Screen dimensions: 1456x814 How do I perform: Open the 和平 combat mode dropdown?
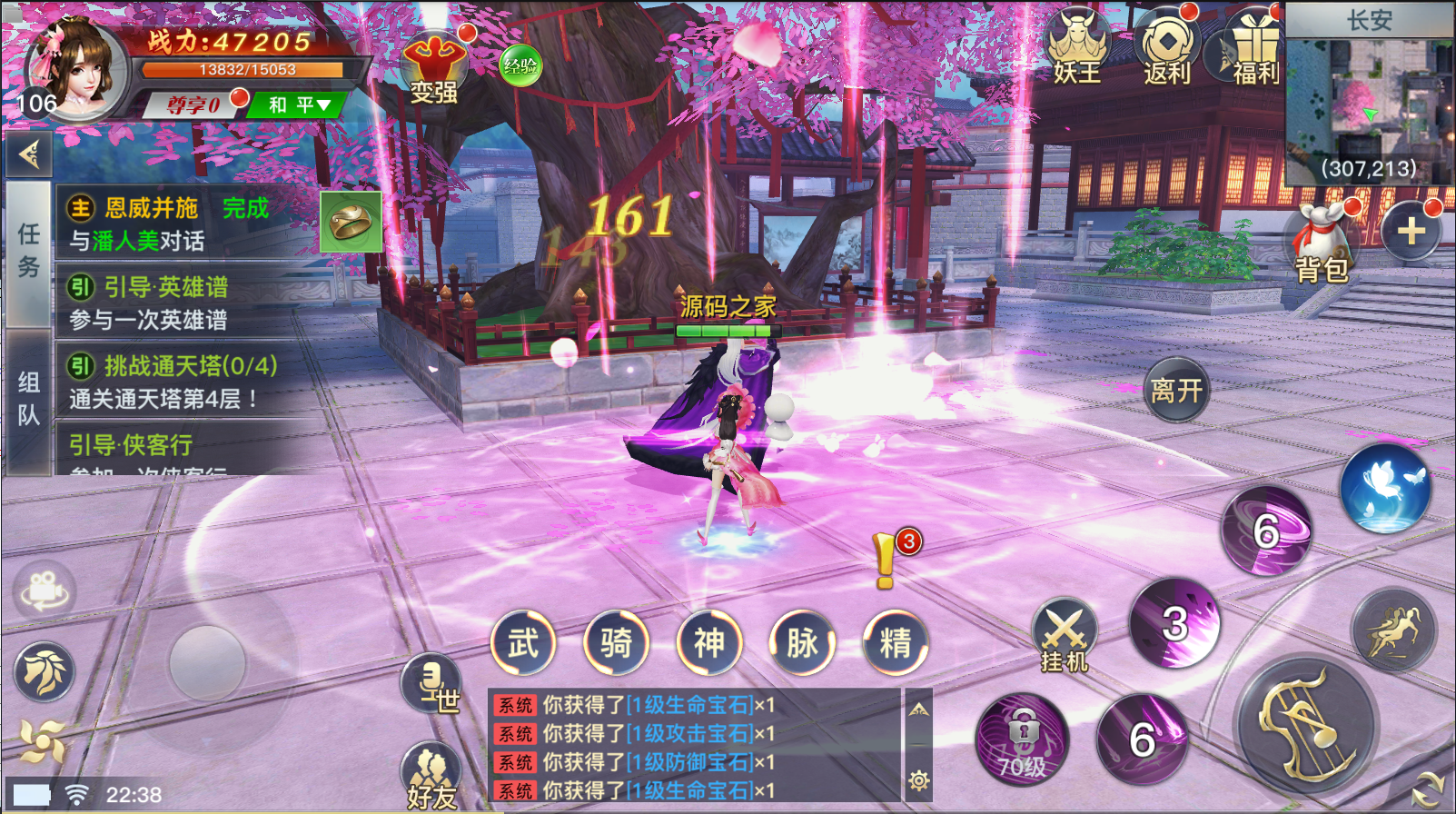(x=298, y=105)
